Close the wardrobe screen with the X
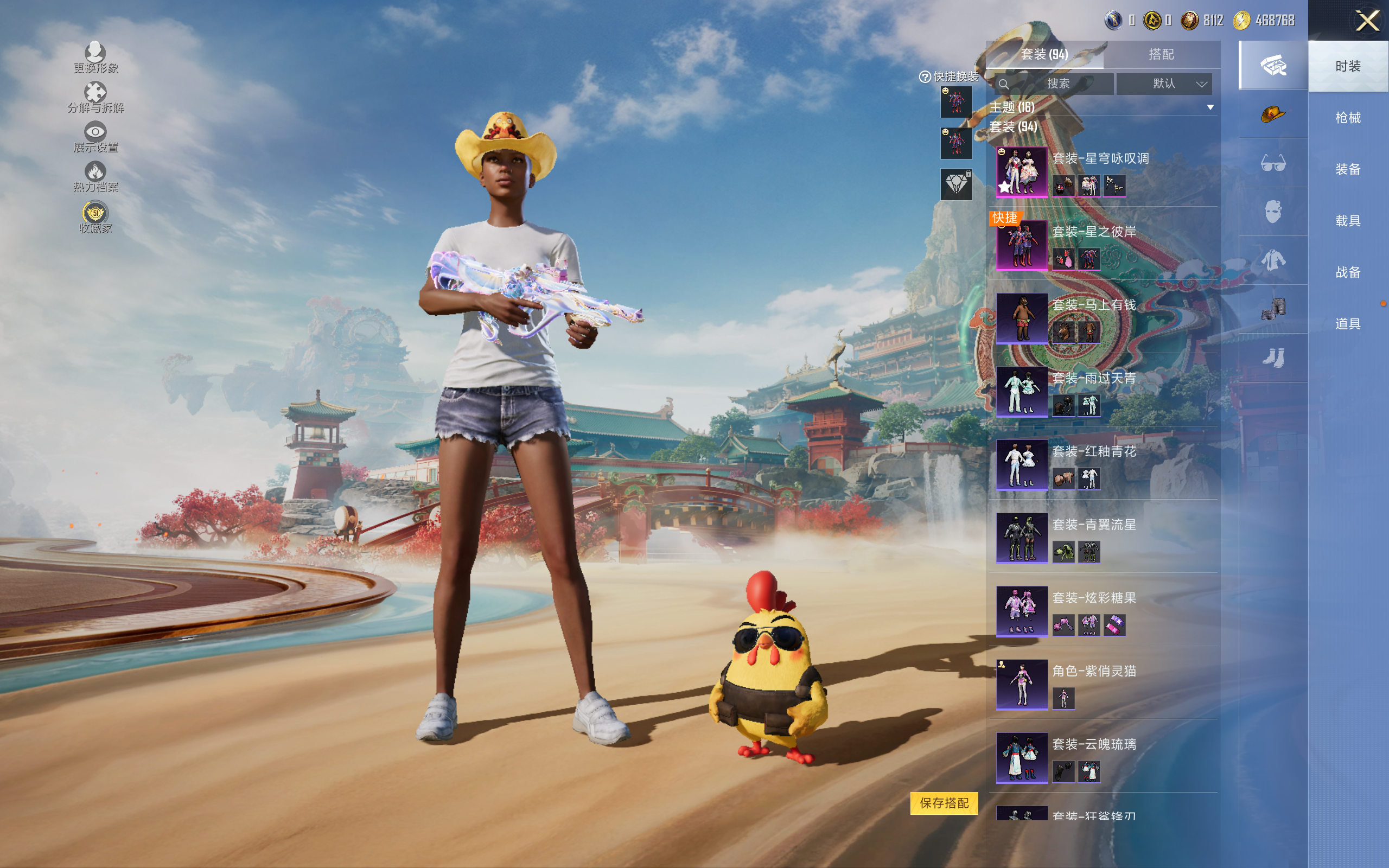The image size is (1389, 868). [1367, 21]
